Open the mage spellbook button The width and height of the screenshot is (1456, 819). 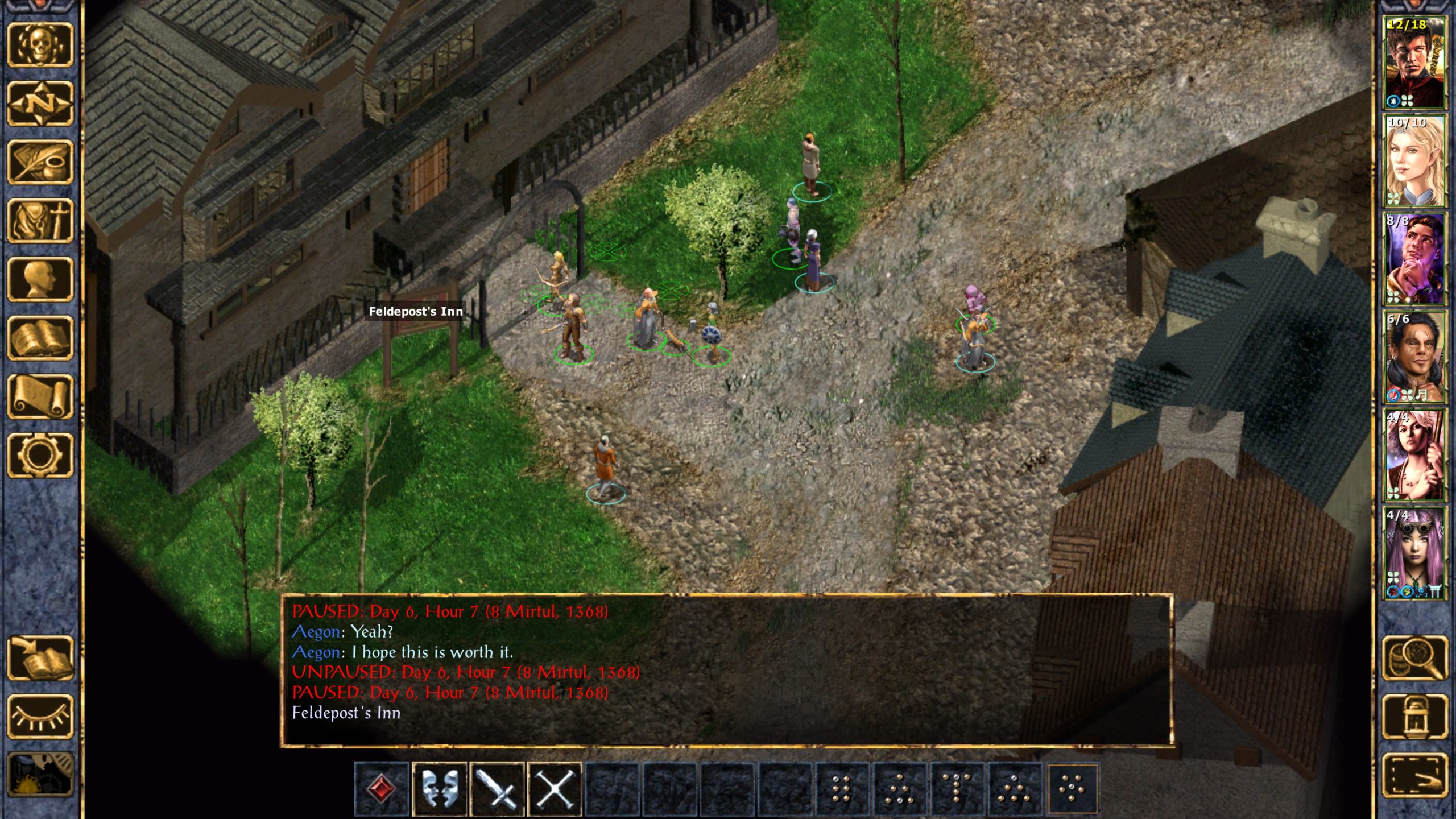[x=40, y=338]
